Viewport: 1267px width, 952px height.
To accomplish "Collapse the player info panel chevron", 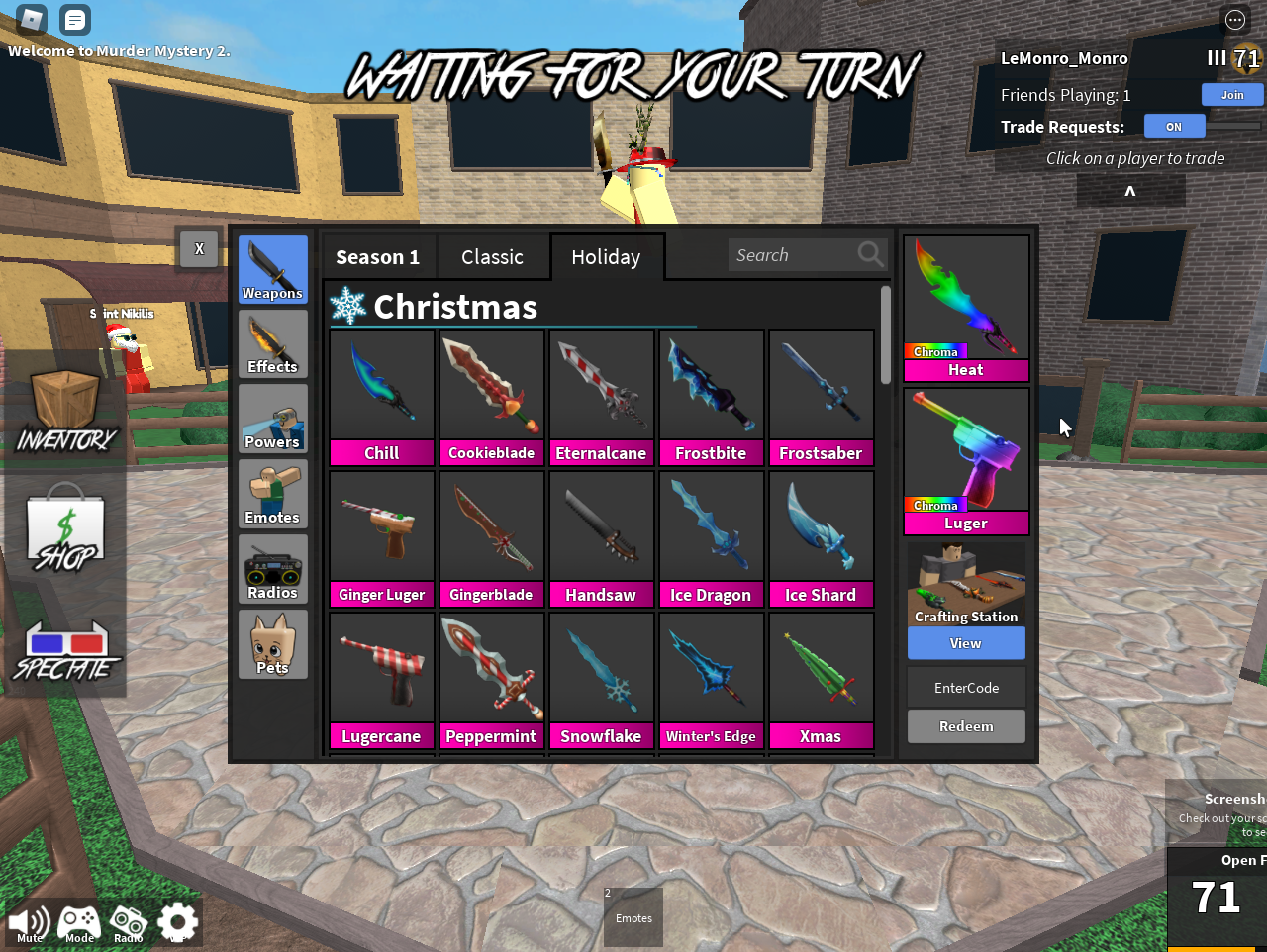I will 1129,190.
